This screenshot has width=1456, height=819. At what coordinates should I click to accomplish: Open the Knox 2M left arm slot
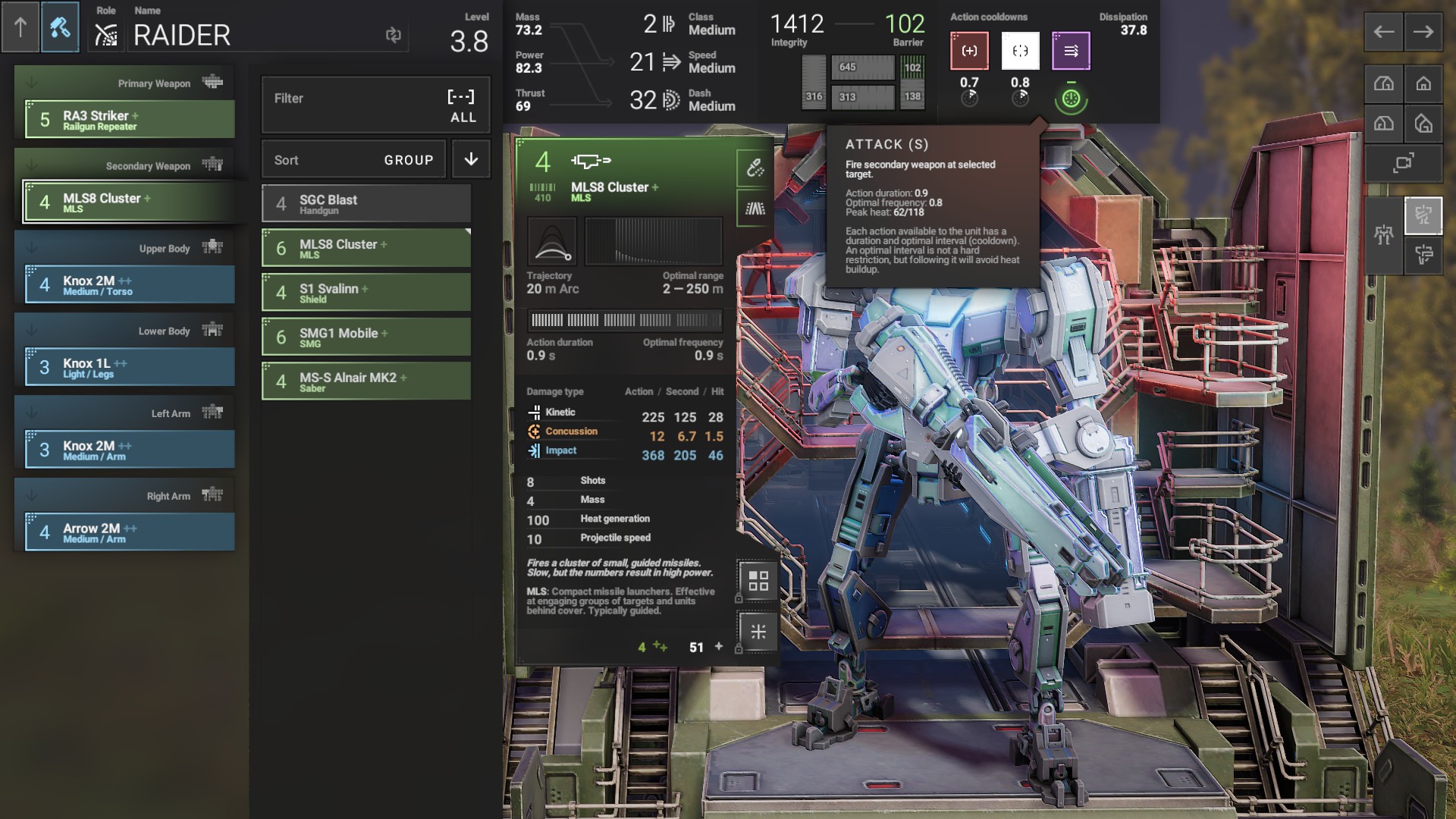(x=130, y=450)
